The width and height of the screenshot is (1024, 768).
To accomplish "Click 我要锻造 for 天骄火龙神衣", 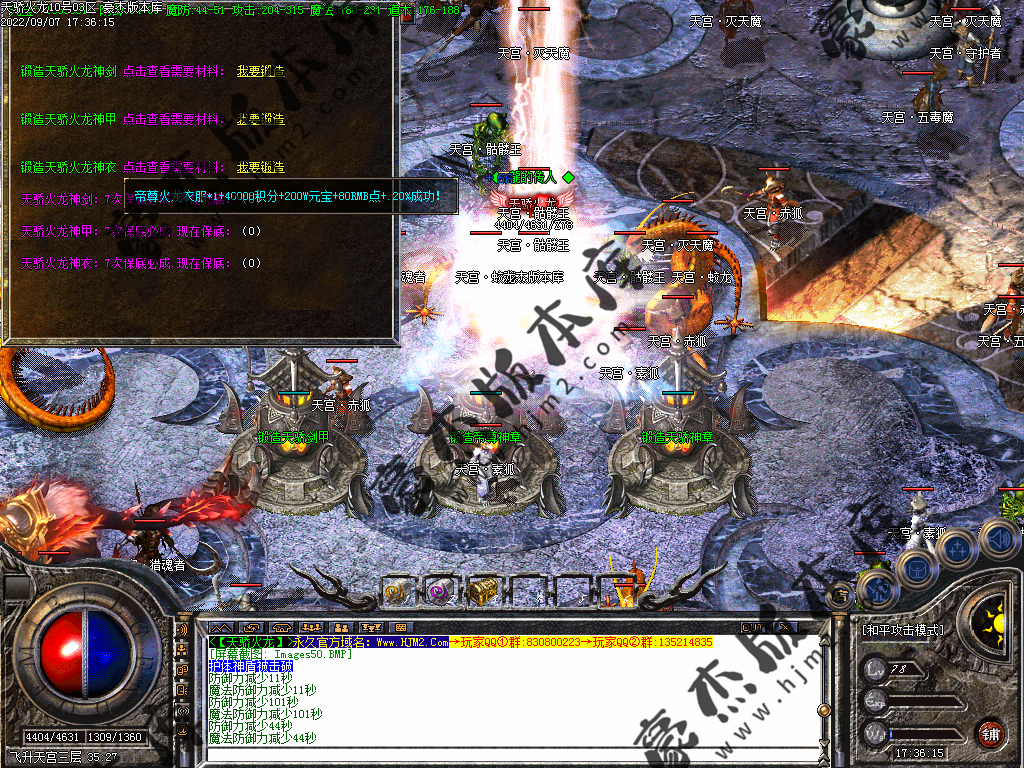I will tap(260, 168).
